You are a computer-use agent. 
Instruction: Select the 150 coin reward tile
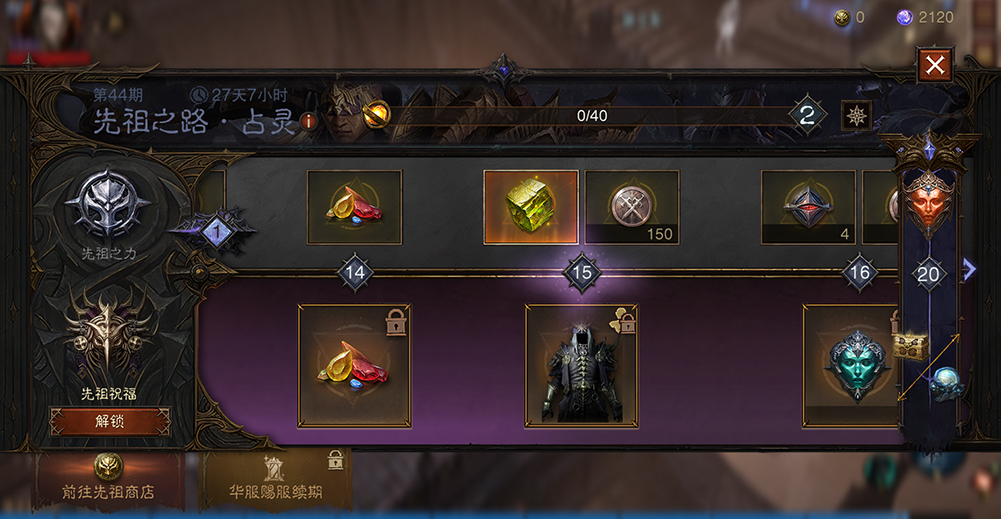[632, 207]
